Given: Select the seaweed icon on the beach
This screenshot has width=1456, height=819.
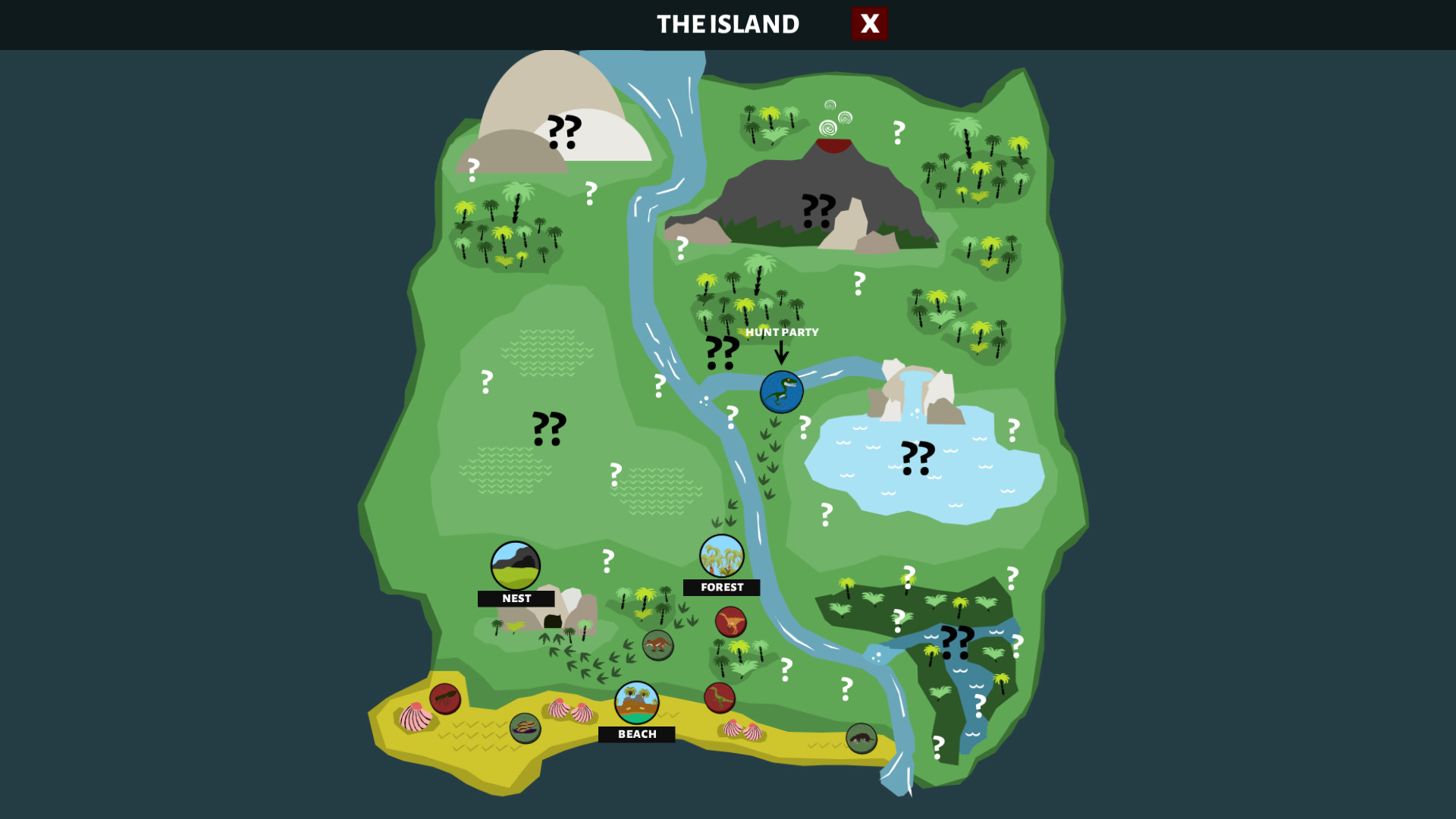Looking at the screenshot, I should click(525, 730).
